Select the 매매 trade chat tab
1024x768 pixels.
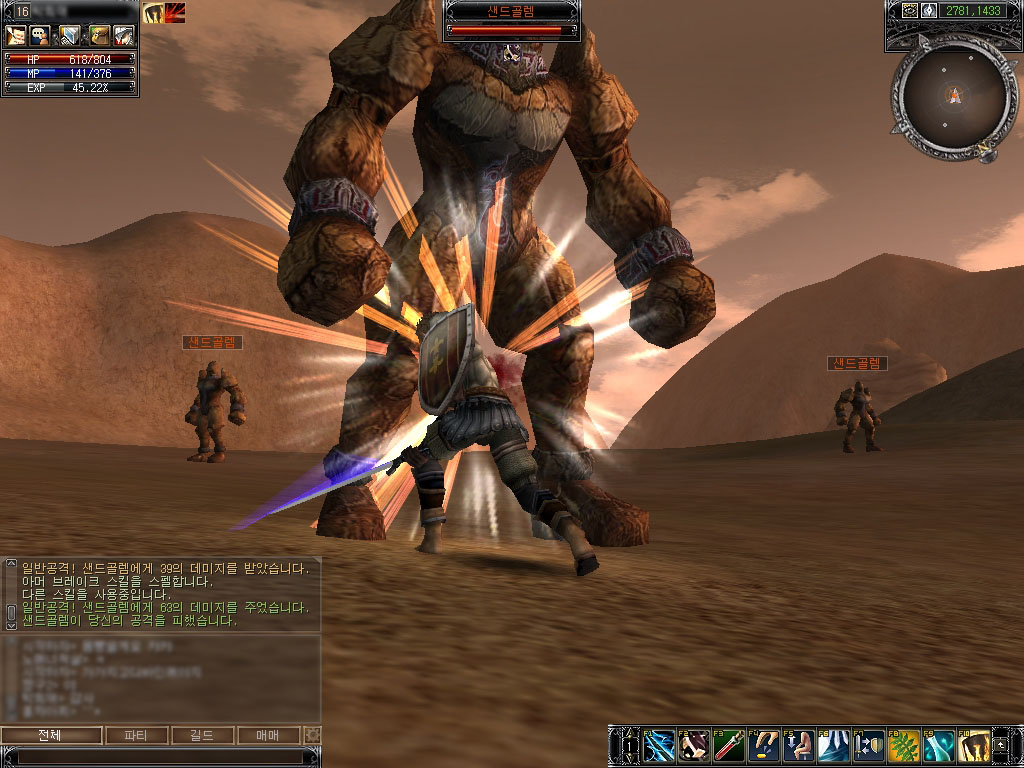pos(269,736)
